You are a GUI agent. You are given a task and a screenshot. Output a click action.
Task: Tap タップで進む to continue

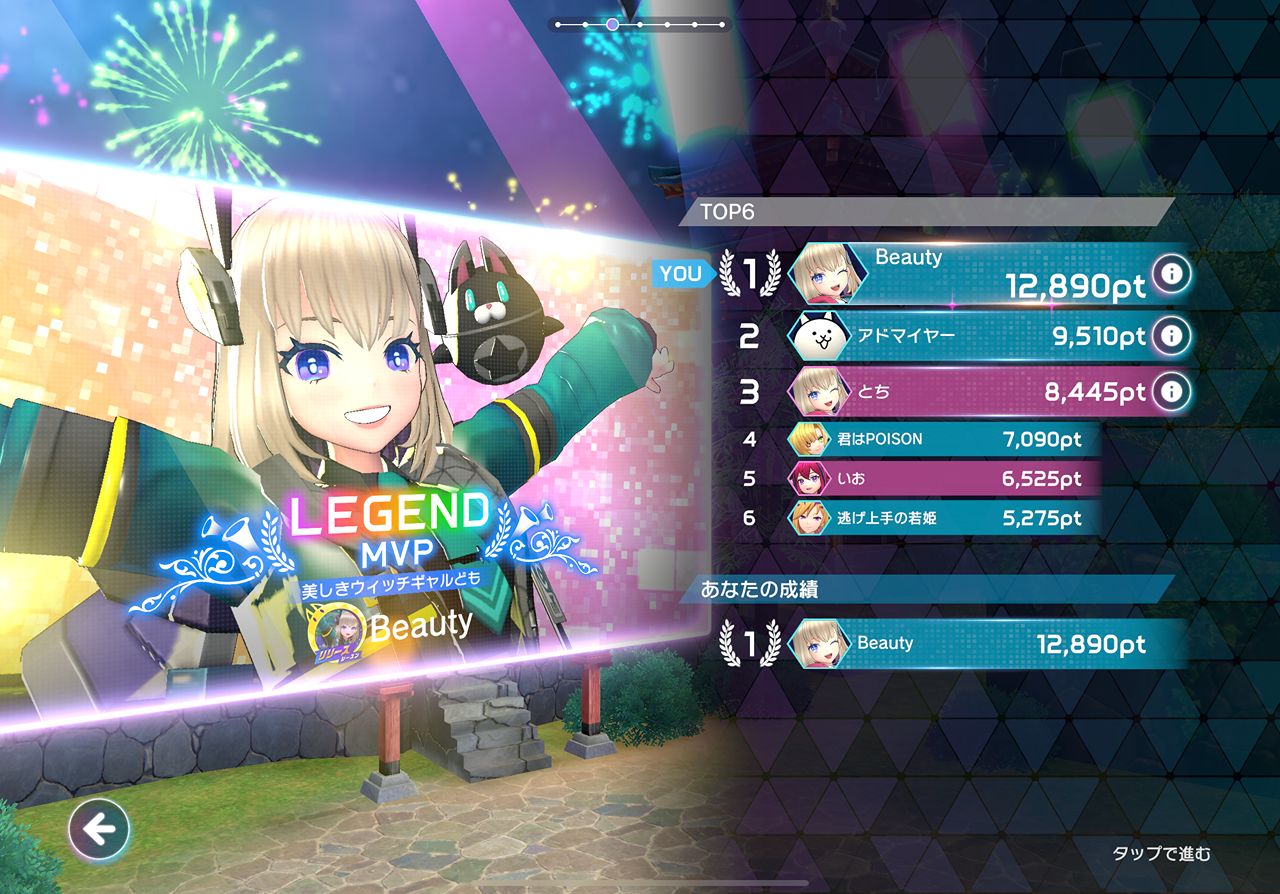click(x=1161, y=853)
